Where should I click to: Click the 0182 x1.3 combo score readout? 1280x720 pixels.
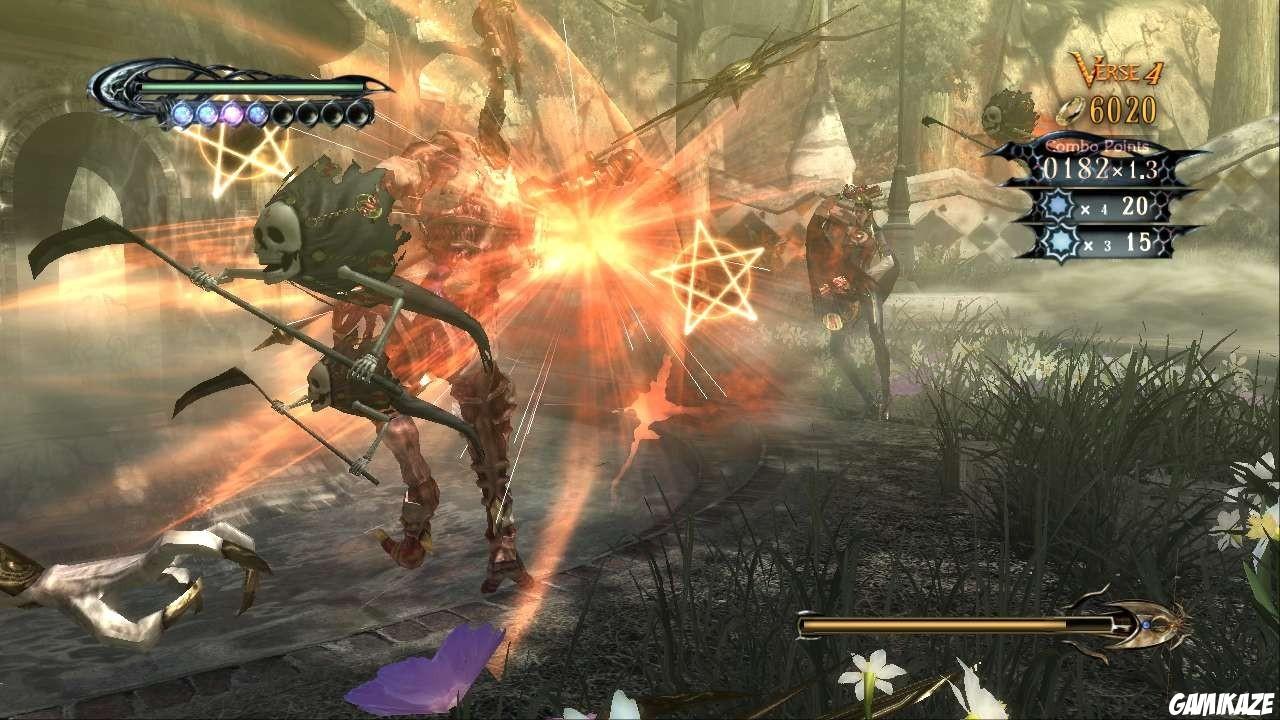click(1100, 167)
